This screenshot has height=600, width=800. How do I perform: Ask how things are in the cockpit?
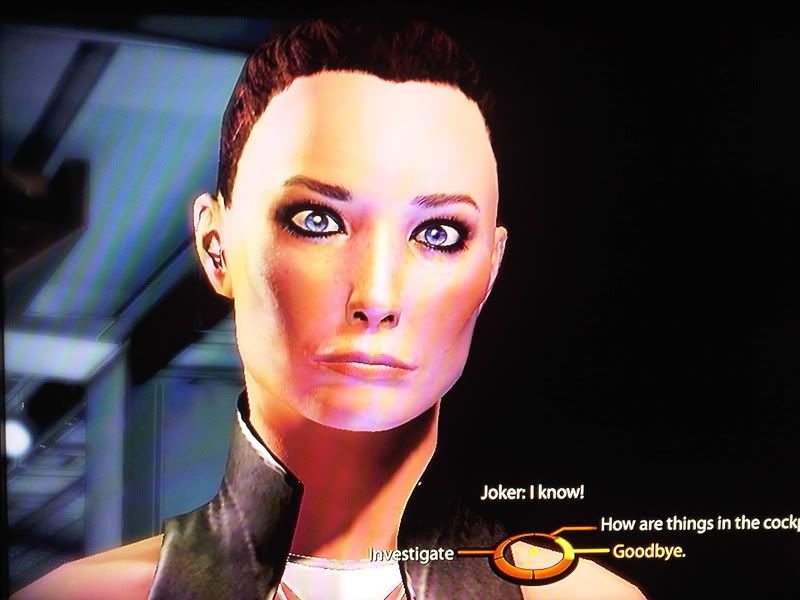coord(698,523)
